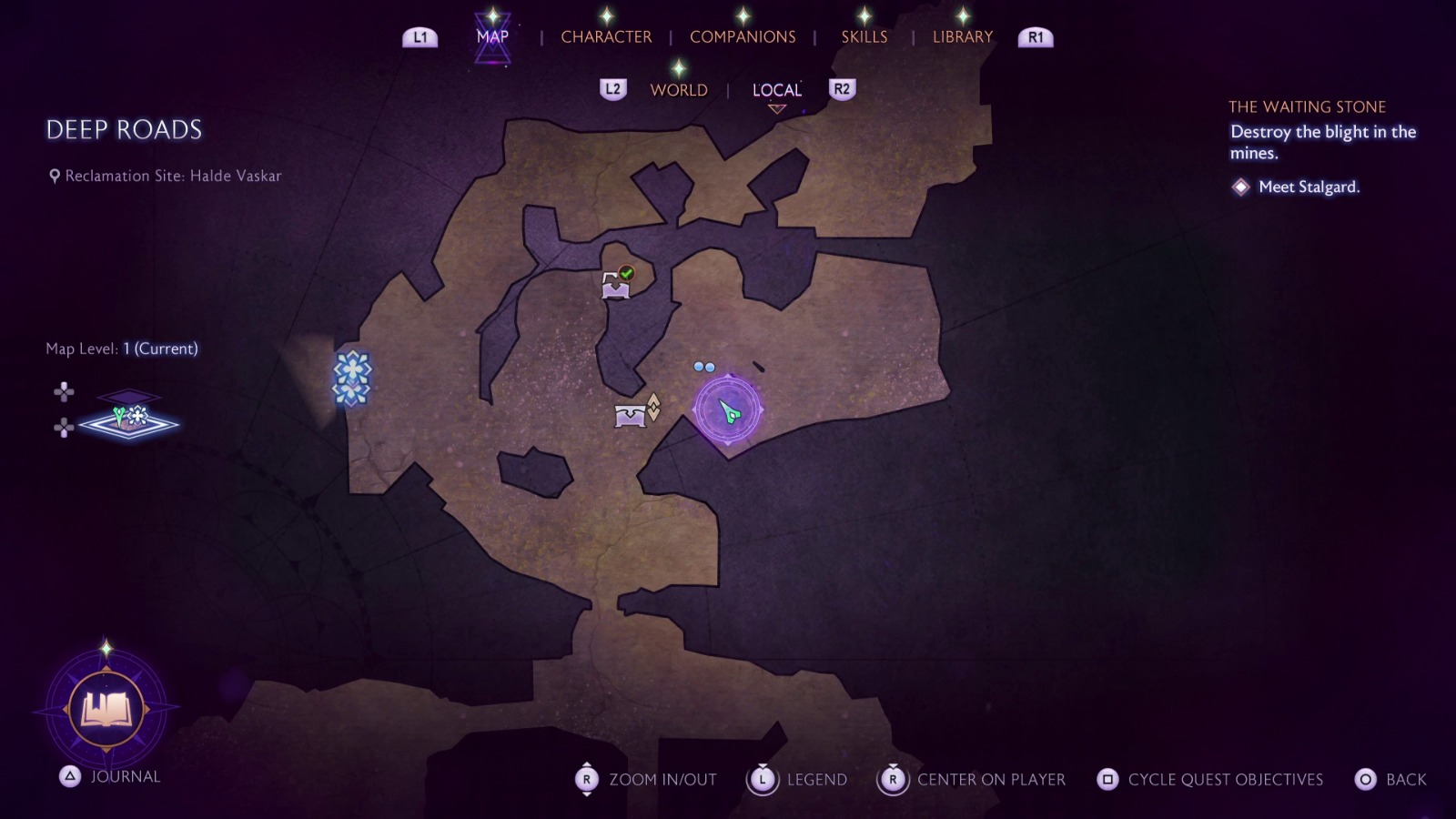Select the LIBRARY tab
The image size is (1456, 819).
tap(962, 36)
